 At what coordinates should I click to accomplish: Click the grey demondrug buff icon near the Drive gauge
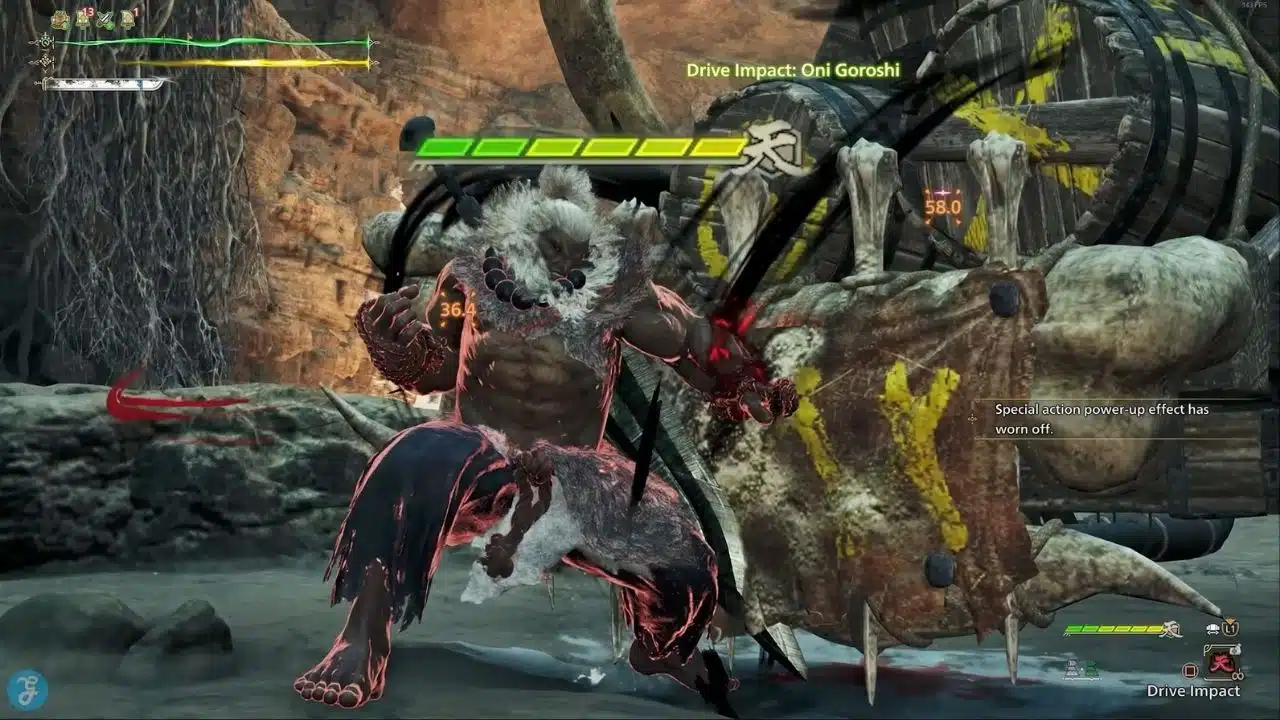[x=1071, y=668]
